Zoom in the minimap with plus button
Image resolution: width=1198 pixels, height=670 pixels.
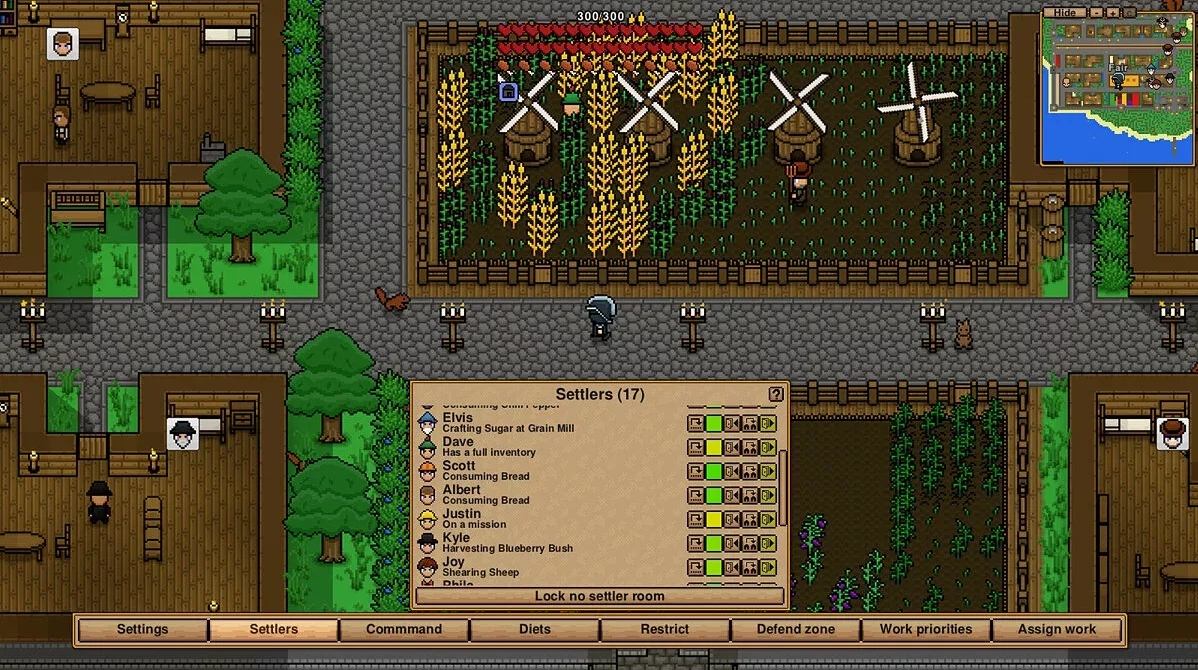pyautogui.click(x=1112, y=12)
